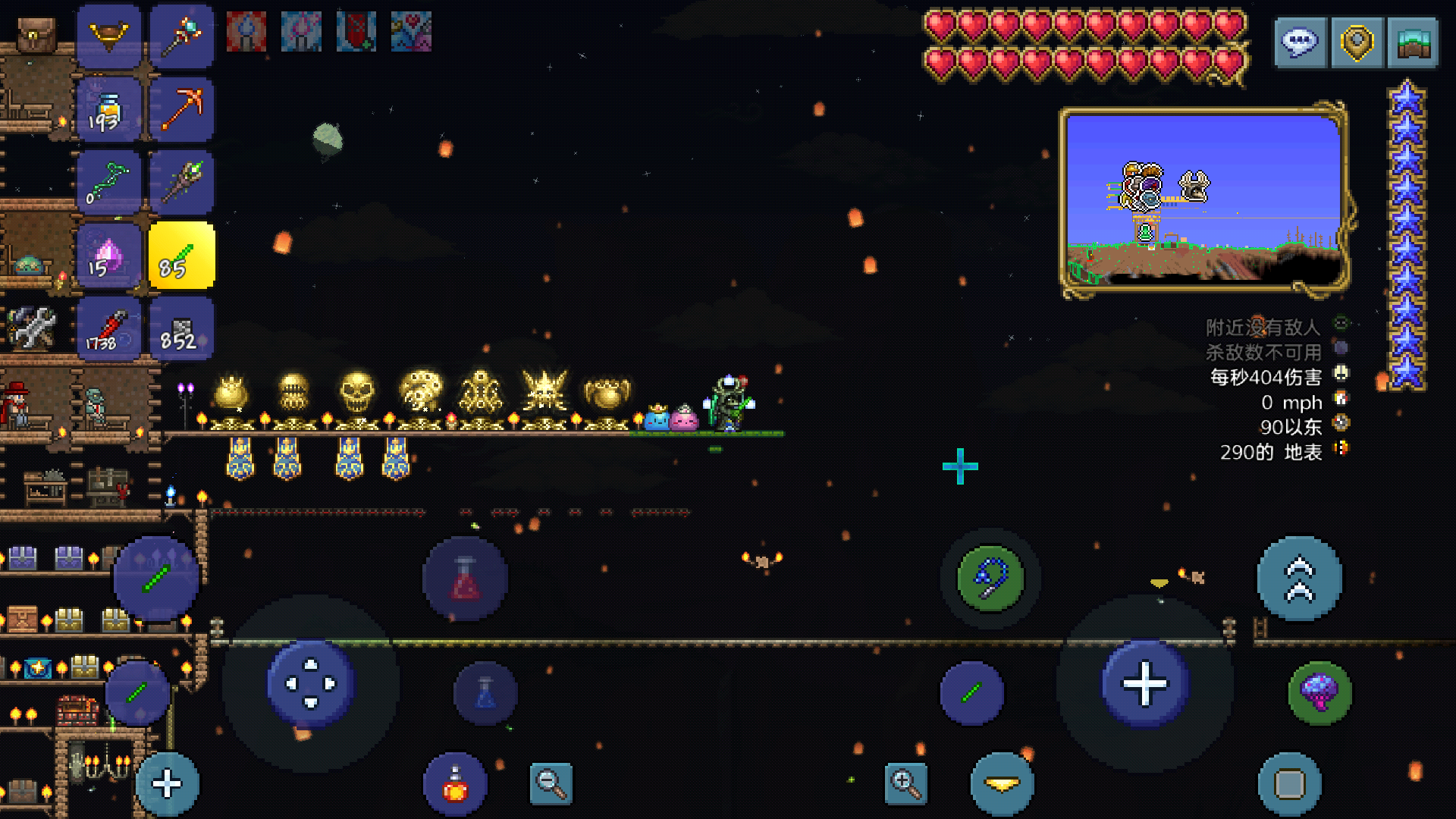This screenshot has height=819, width=1456.
Task: Use the red healing potion button
Action: pyautogui.click(x=465, y=579)
